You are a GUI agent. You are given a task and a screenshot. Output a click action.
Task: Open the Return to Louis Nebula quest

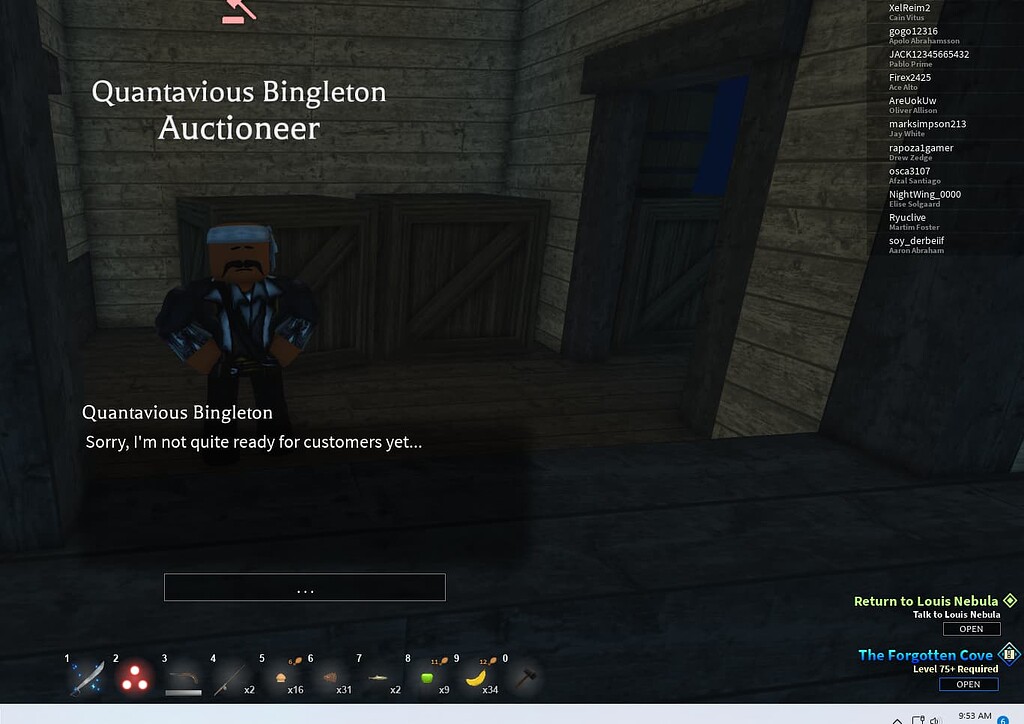[x=971, y=629]
